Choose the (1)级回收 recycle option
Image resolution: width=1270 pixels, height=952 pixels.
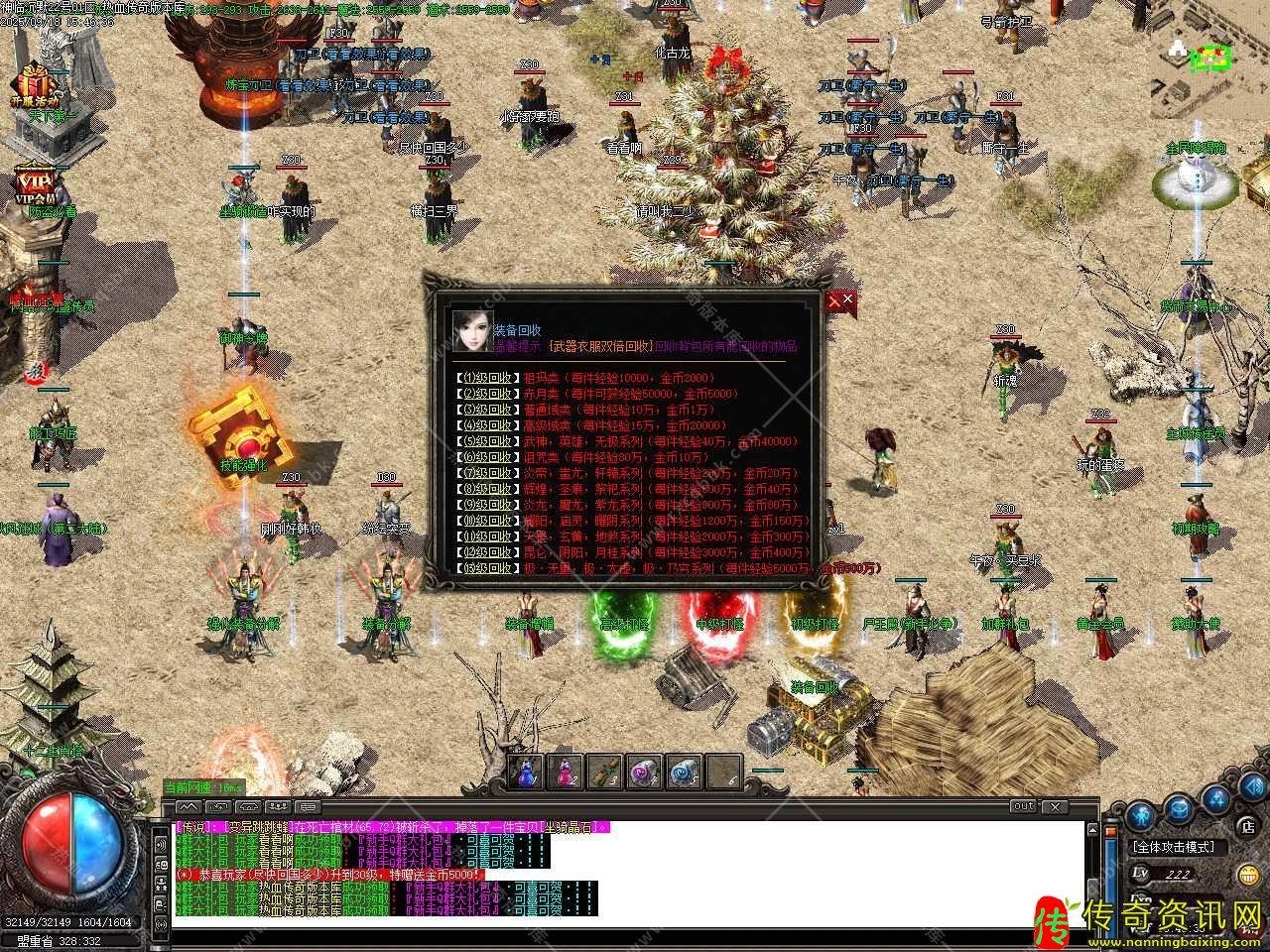[486, 378]
